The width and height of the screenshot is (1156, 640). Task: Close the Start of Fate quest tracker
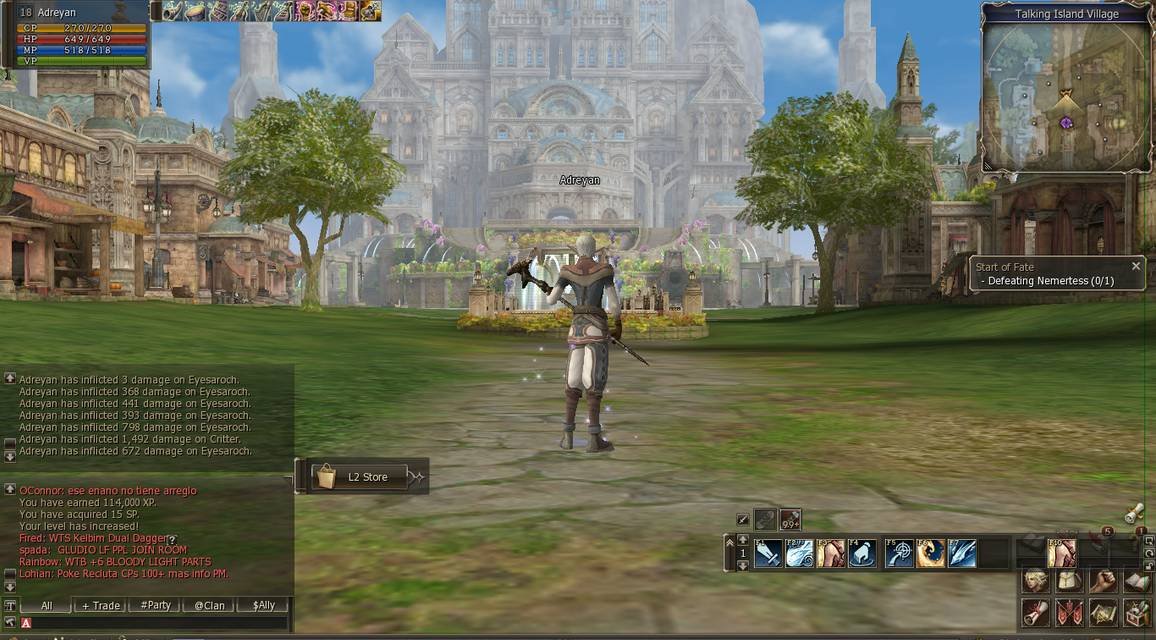pyautogui.click(x=1136, y=266)
